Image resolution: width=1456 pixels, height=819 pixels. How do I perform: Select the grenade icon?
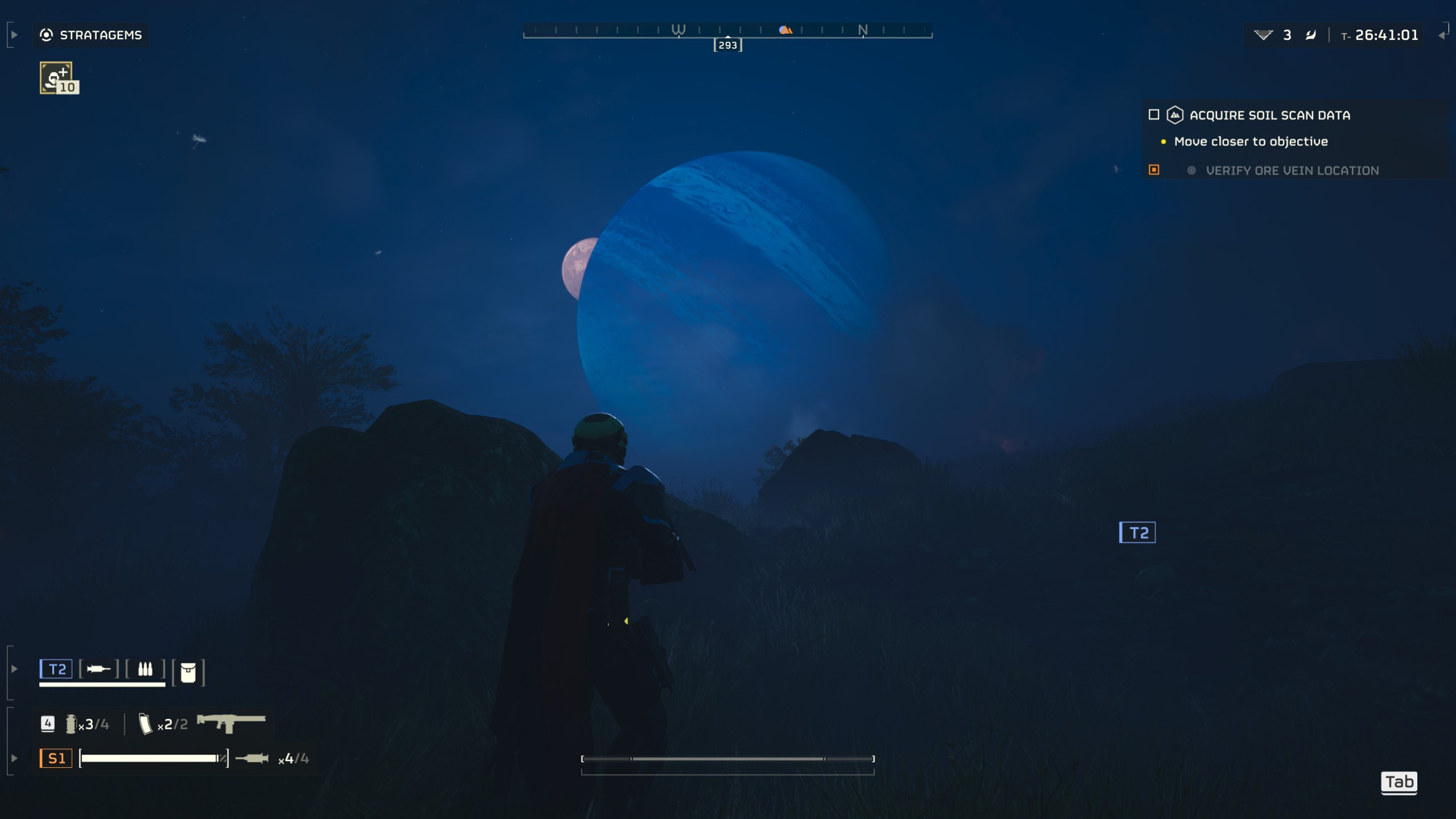(x=71, y=724)
